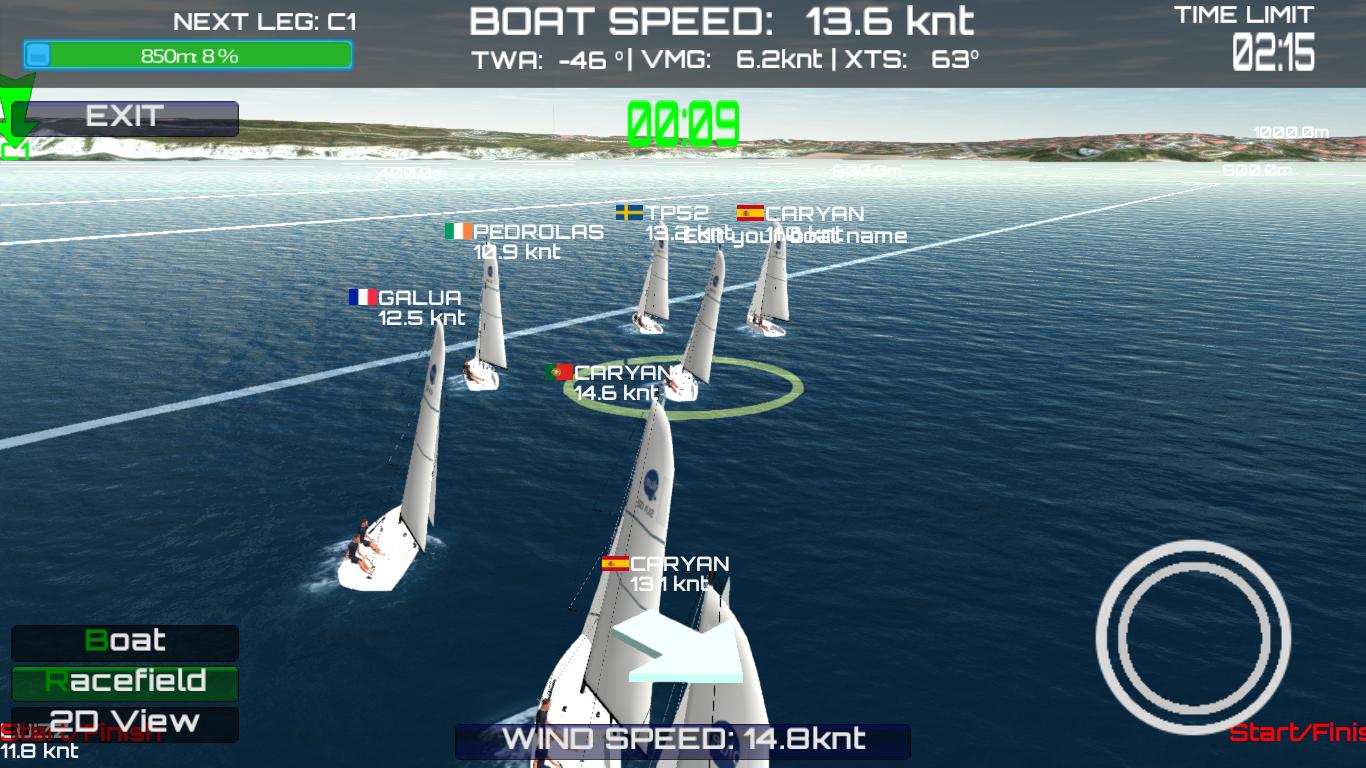
Task: Switch camera to Boat view
Action: 124,643
